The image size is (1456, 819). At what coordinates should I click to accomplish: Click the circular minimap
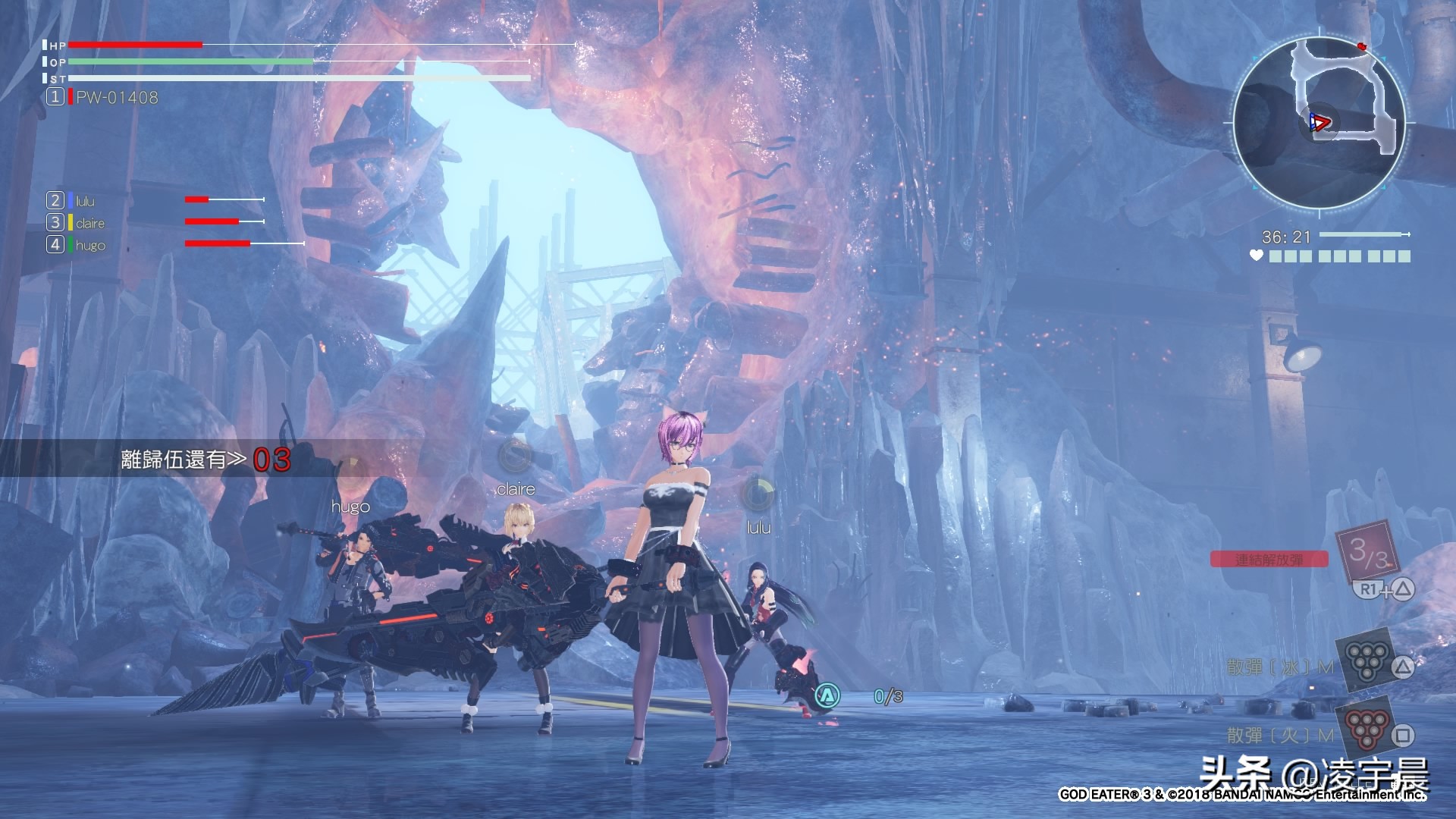(x=1319, y=122)
